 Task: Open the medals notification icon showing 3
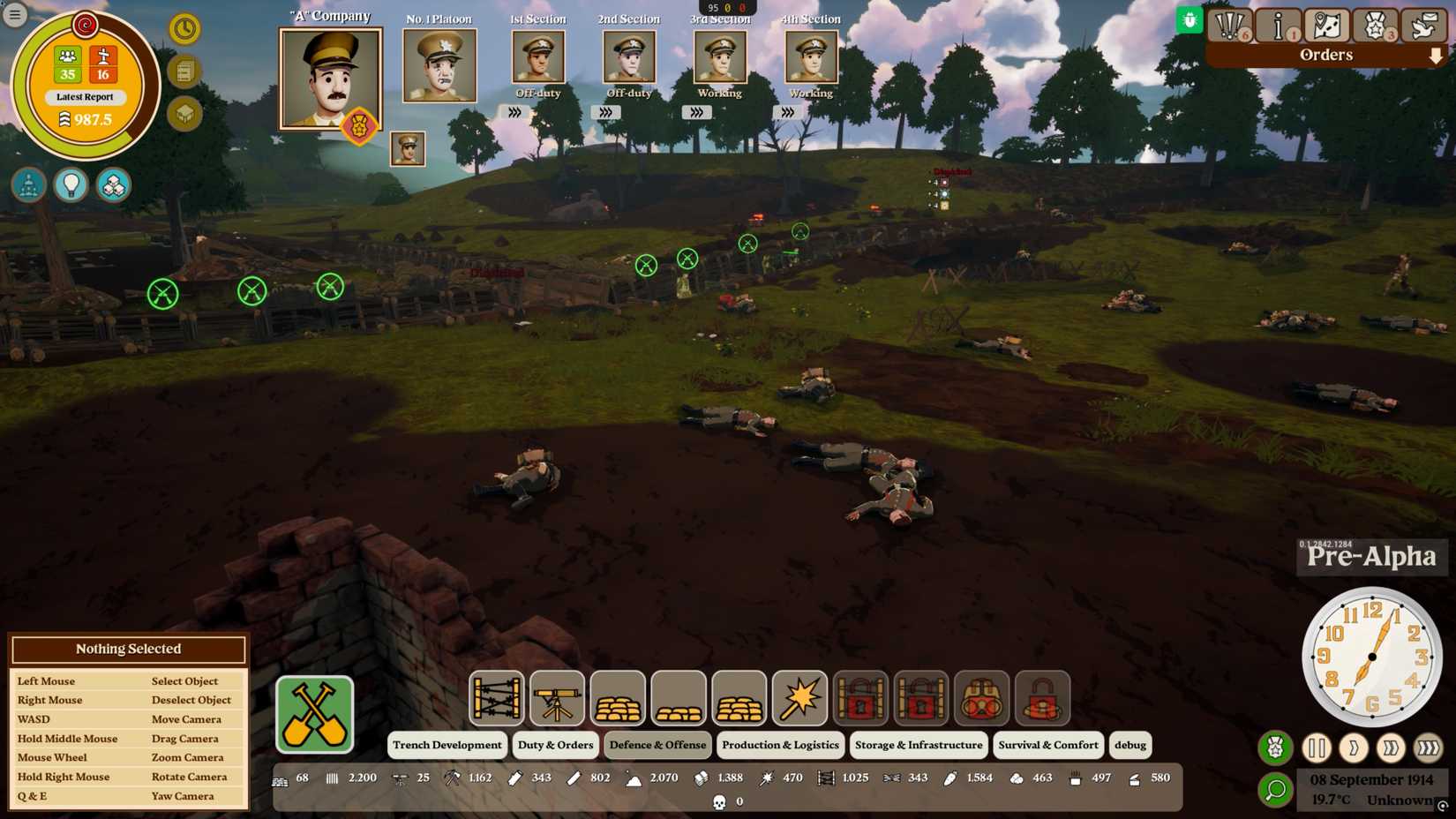pos(1375,26)
